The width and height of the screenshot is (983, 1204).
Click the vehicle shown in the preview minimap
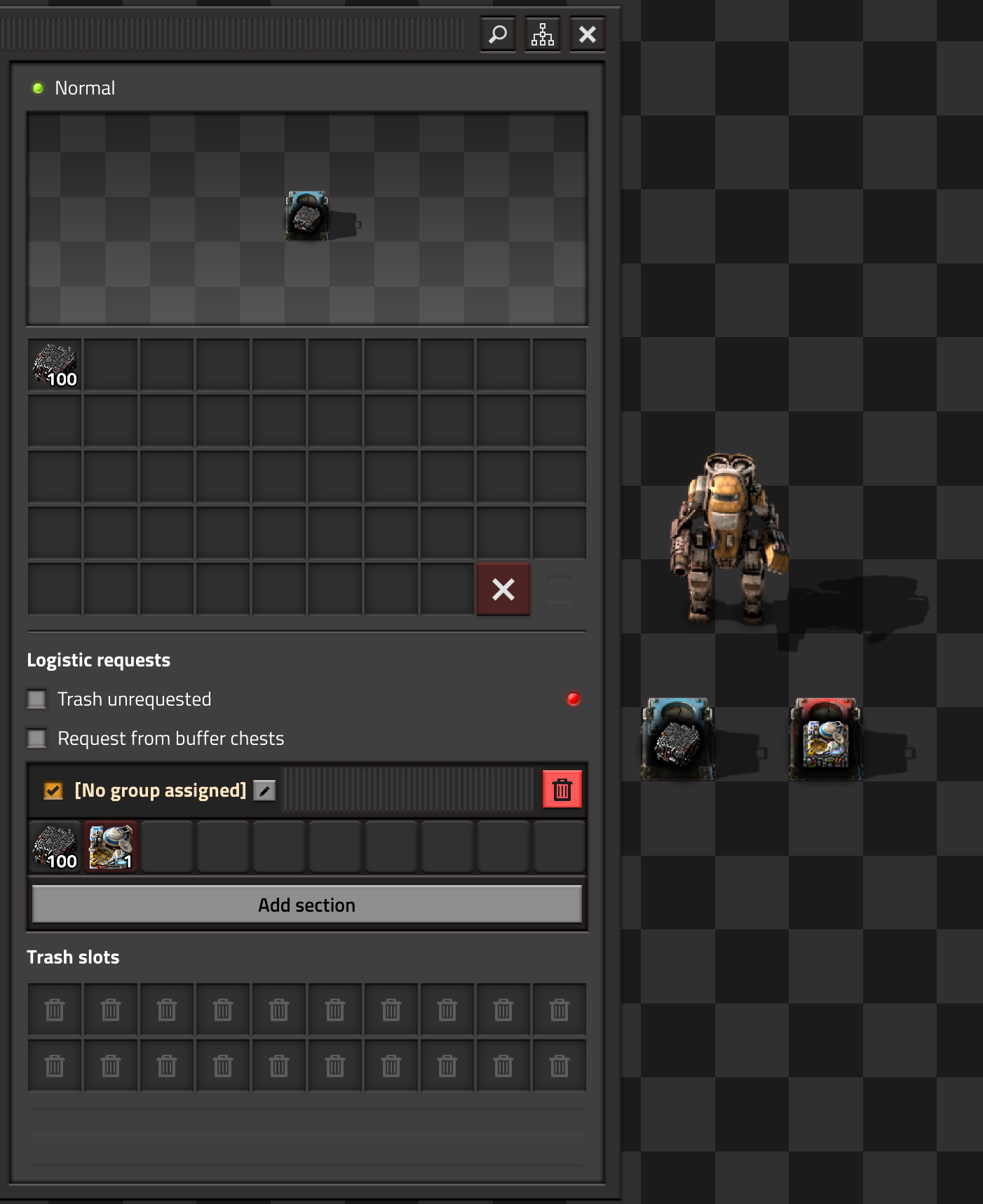tap(305, 216)
